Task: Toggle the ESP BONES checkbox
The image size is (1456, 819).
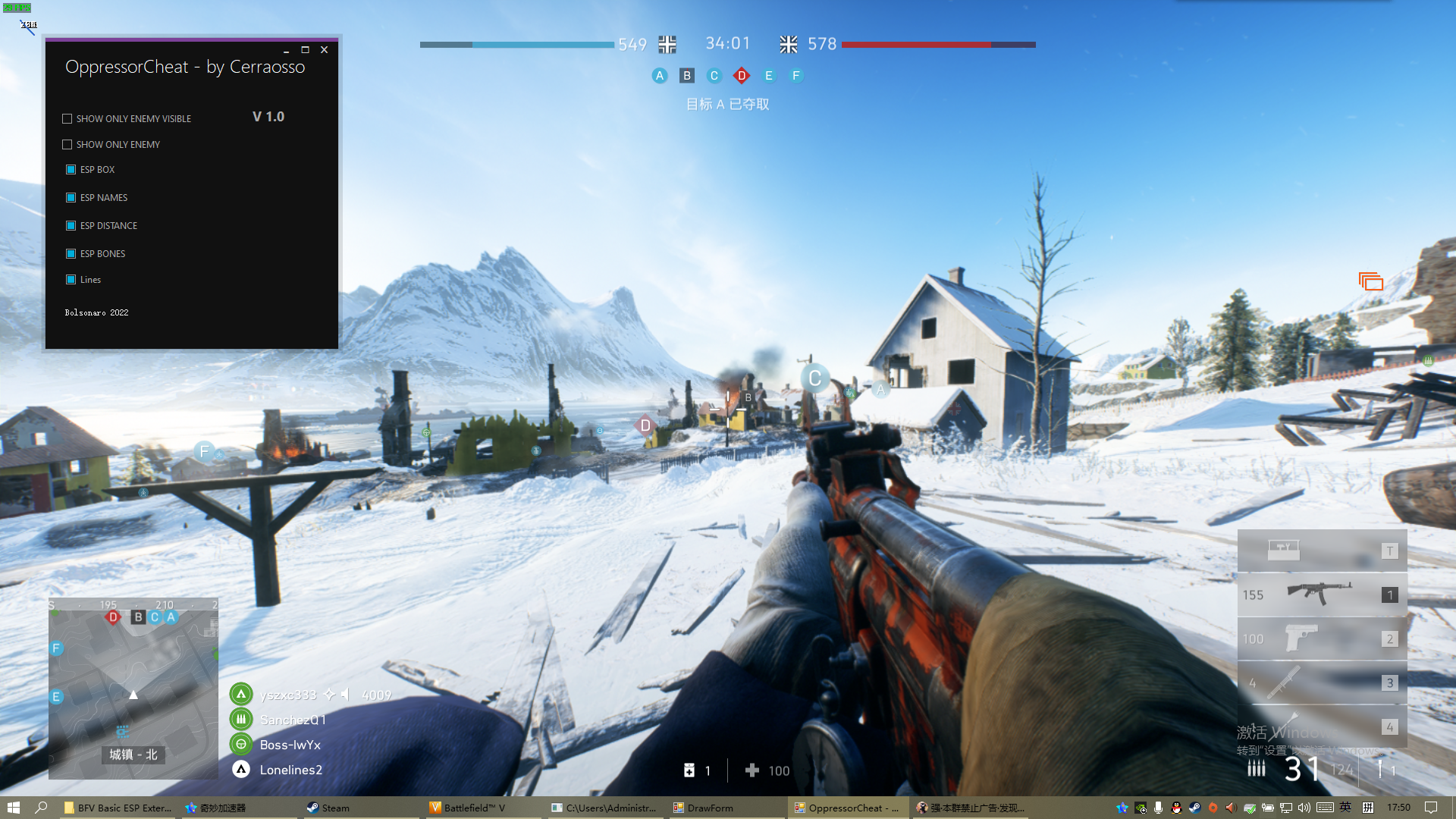Action: [x=71, y=254]
